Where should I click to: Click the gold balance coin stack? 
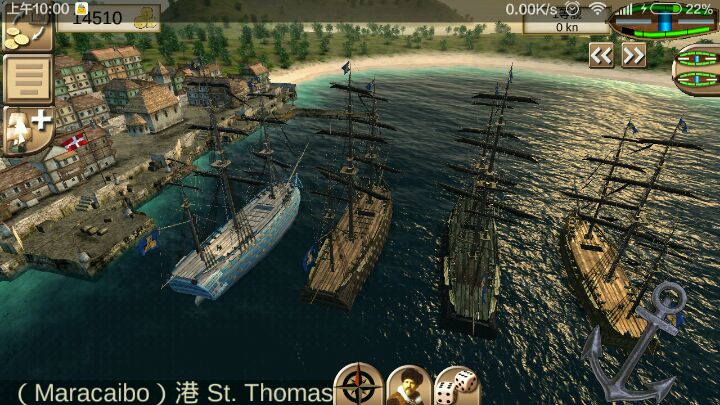[x=146, y=17]
